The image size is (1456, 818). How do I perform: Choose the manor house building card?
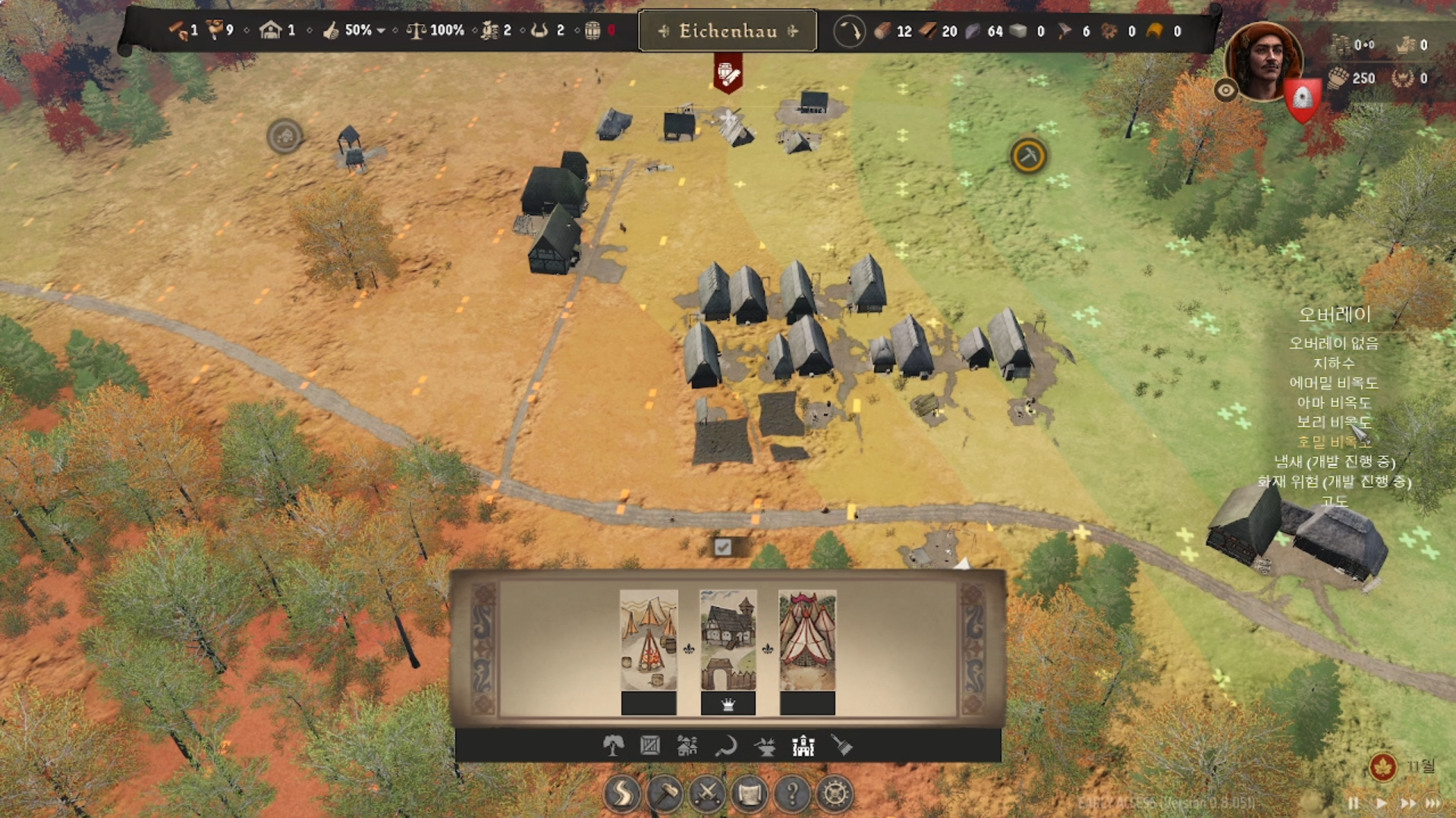tap(728, 641)
